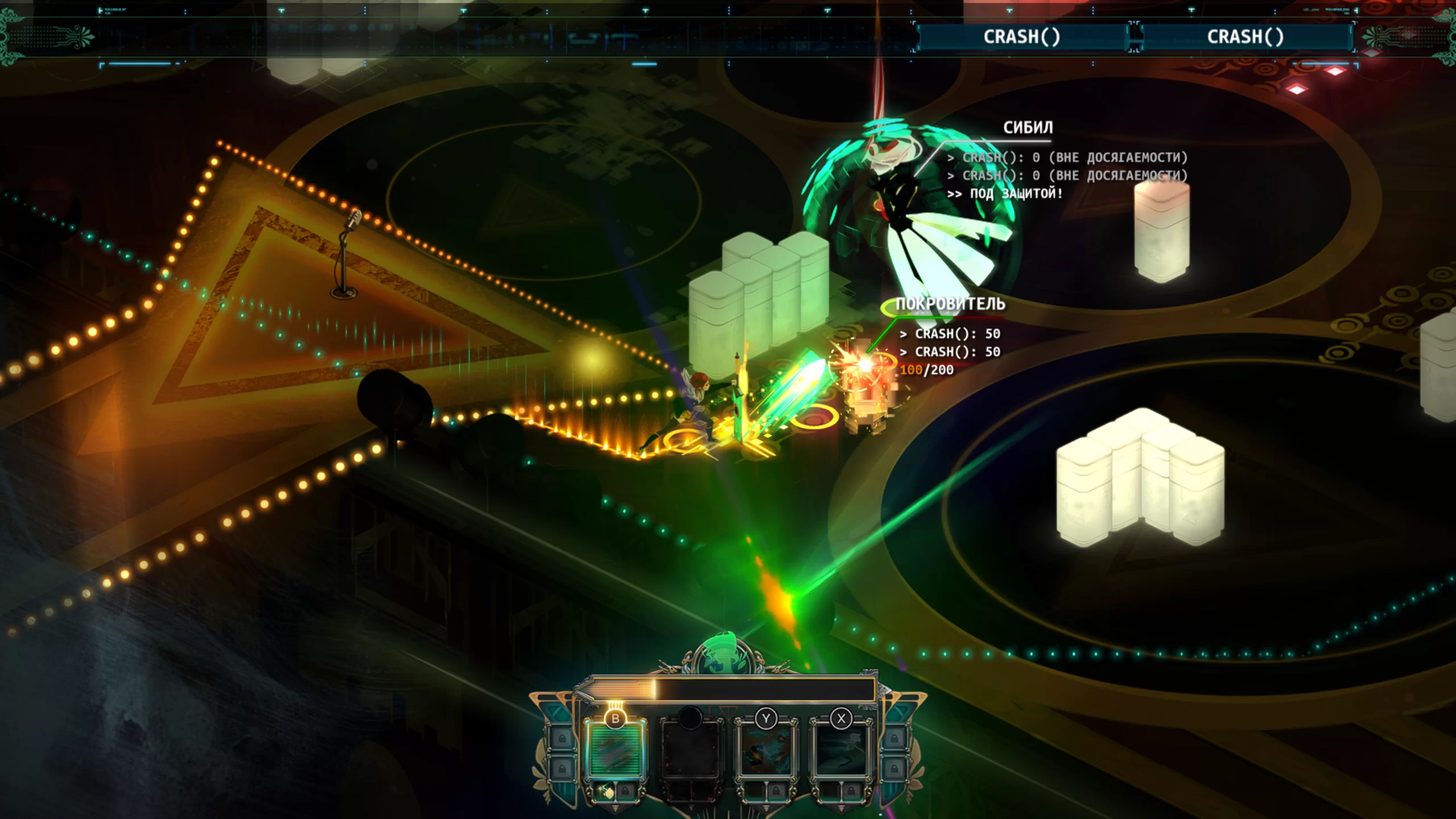Screen dimensions: 1456x819
Task: Select the last queued CRASH() action
Action: [1245, 37]
